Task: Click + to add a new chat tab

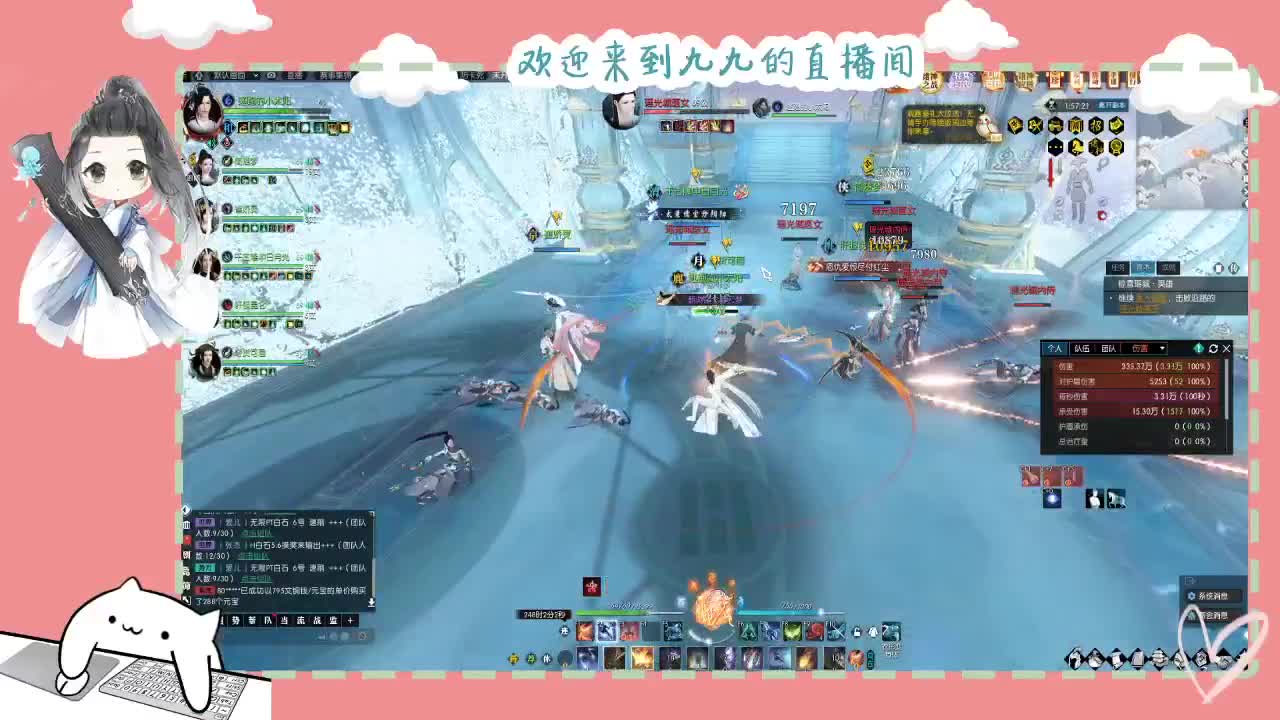Action: (x=350, y=620)
